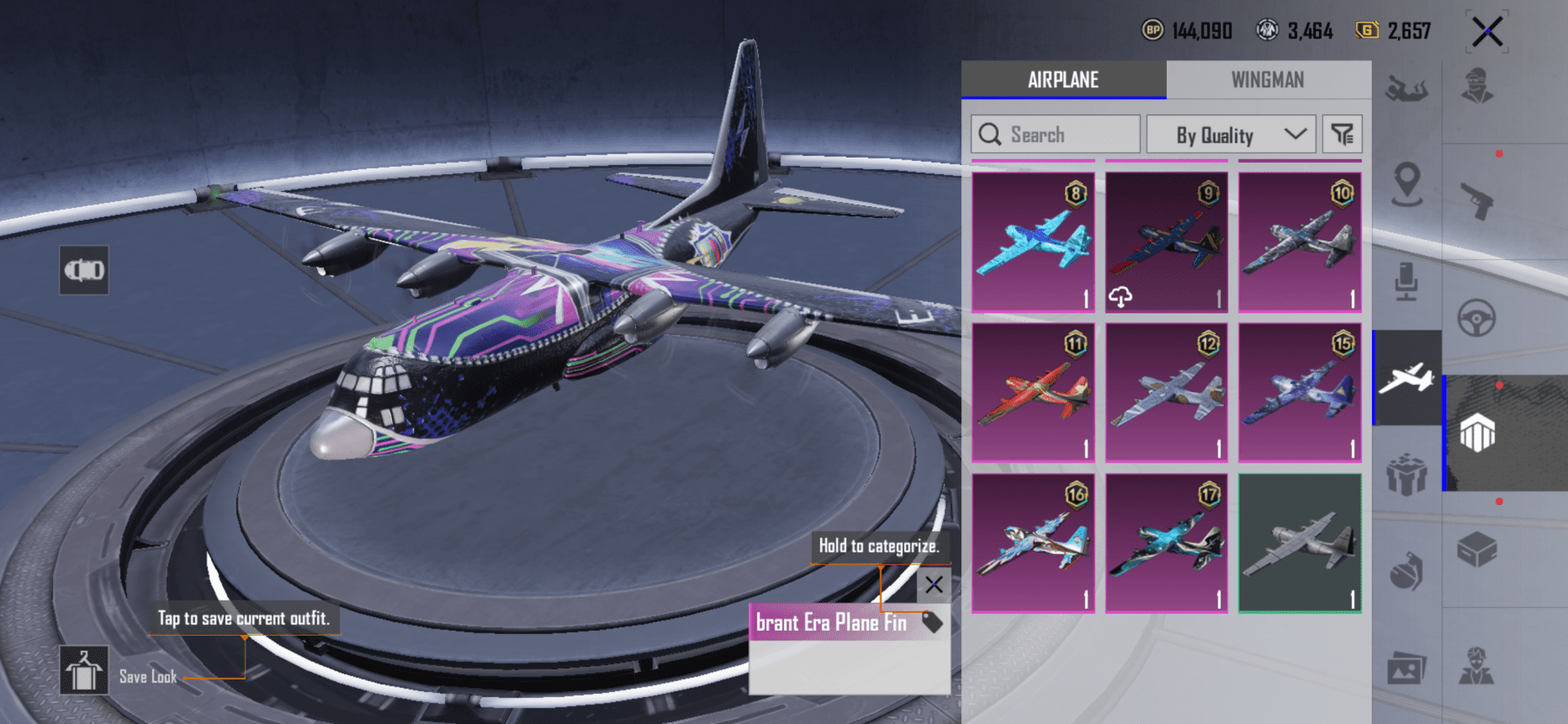Open the vehicle steering wheel category
The height and width of the screenshot is (724, 1568).
pos(1477,318)
